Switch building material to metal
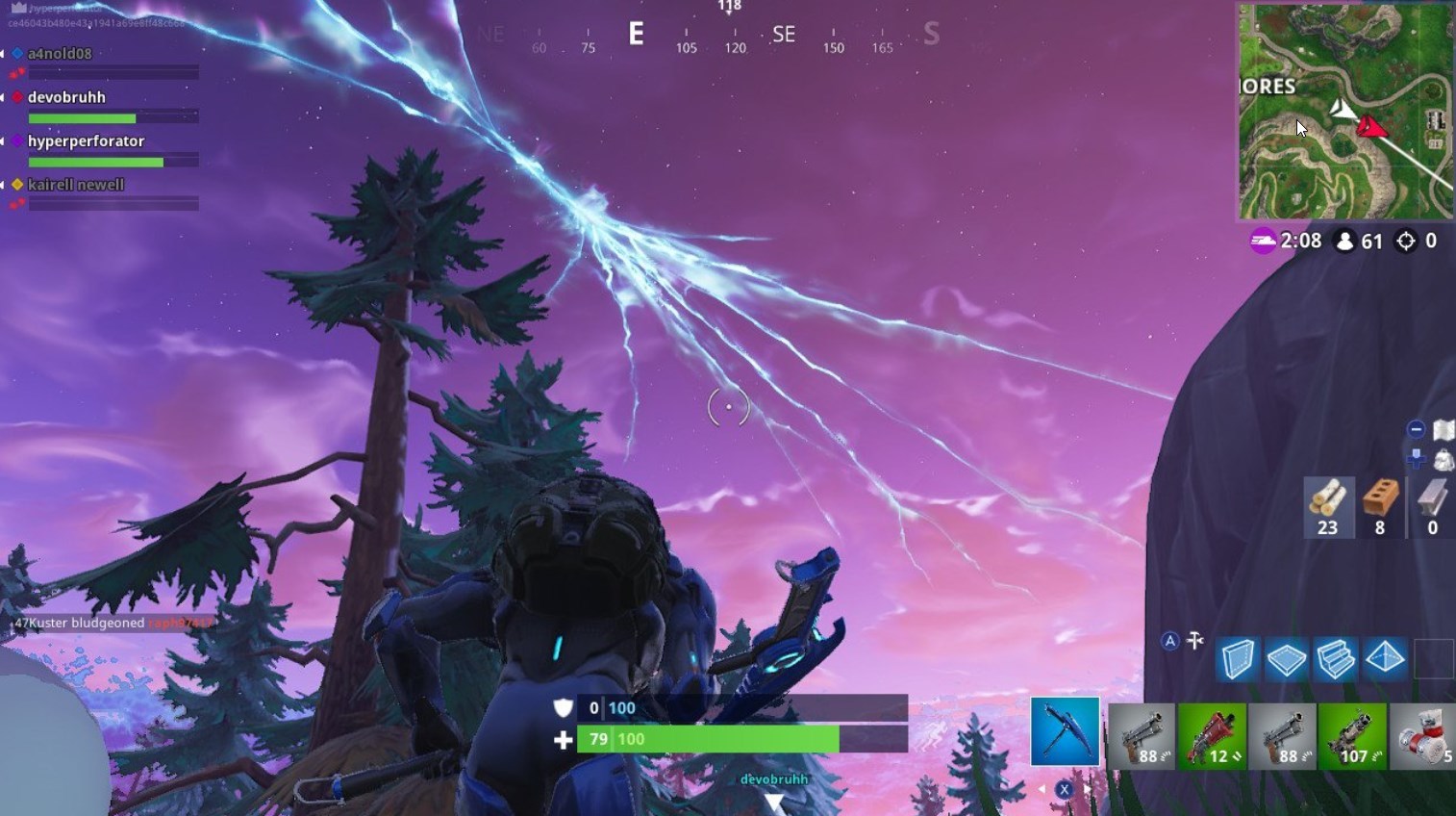Image resolution: width=1456 pixels, height=816 pixels. [x=1432, y=506]
